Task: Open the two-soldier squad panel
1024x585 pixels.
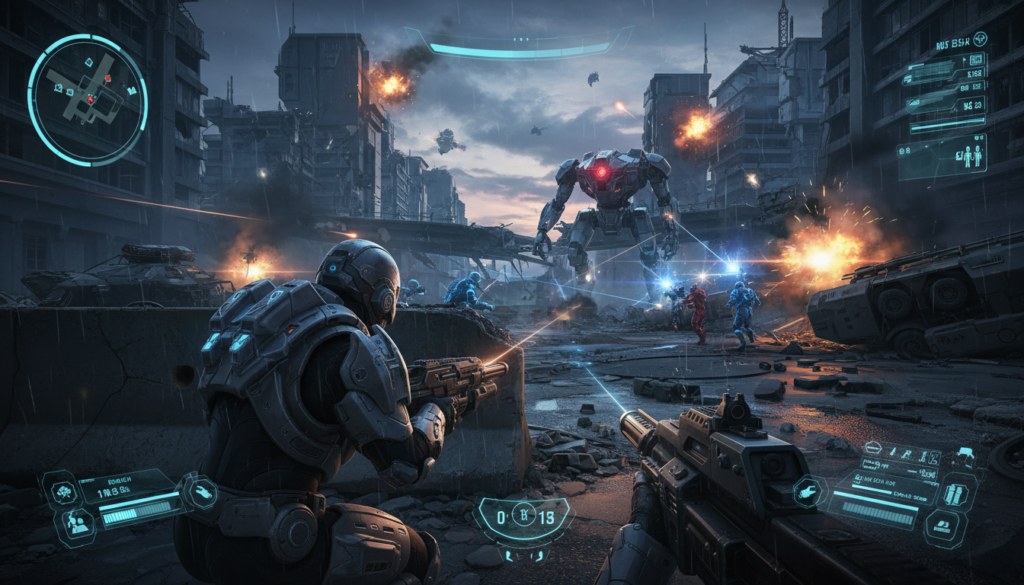Action: click(942, 157)
